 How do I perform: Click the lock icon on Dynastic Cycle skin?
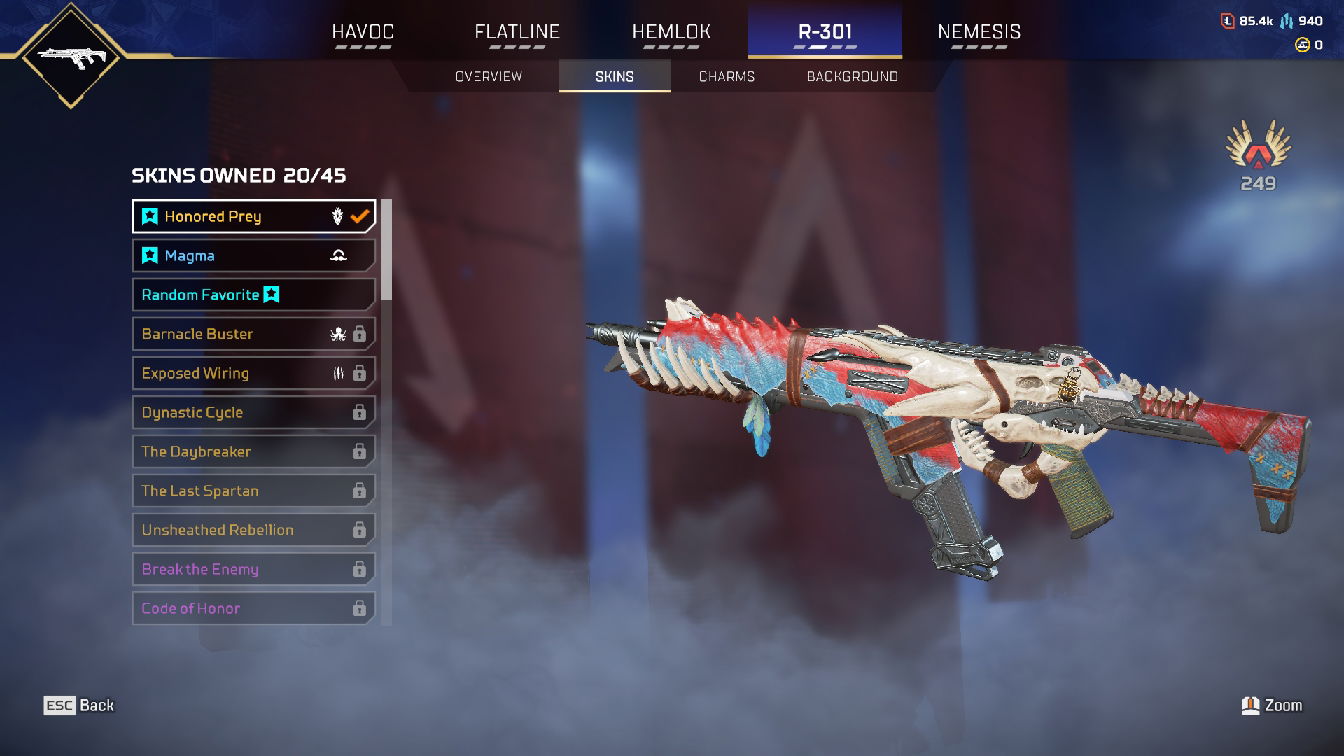pos(359,412)
